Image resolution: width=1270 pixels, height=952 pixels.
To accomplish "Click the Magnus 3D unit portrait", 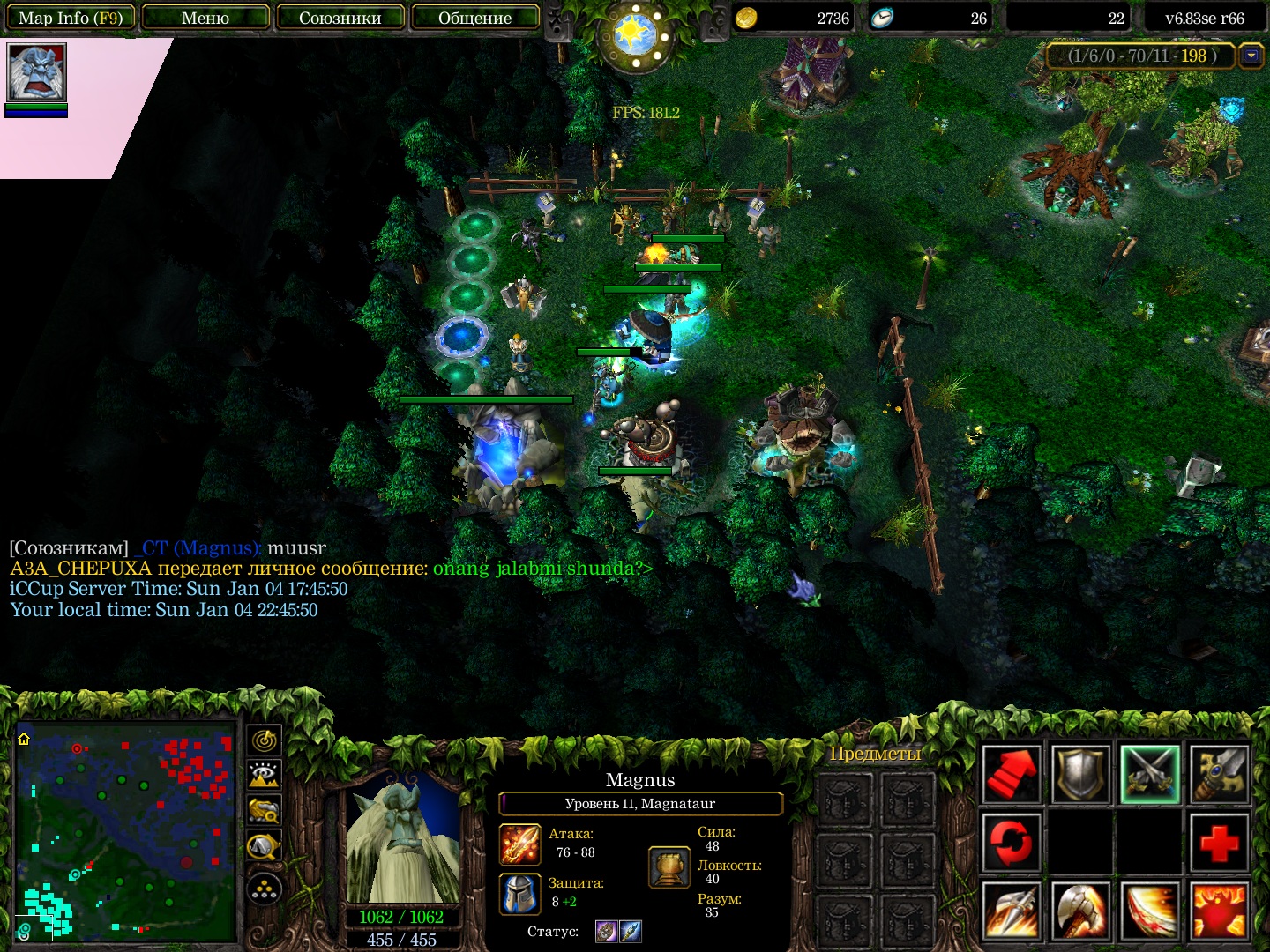I will tap(402, 837).
